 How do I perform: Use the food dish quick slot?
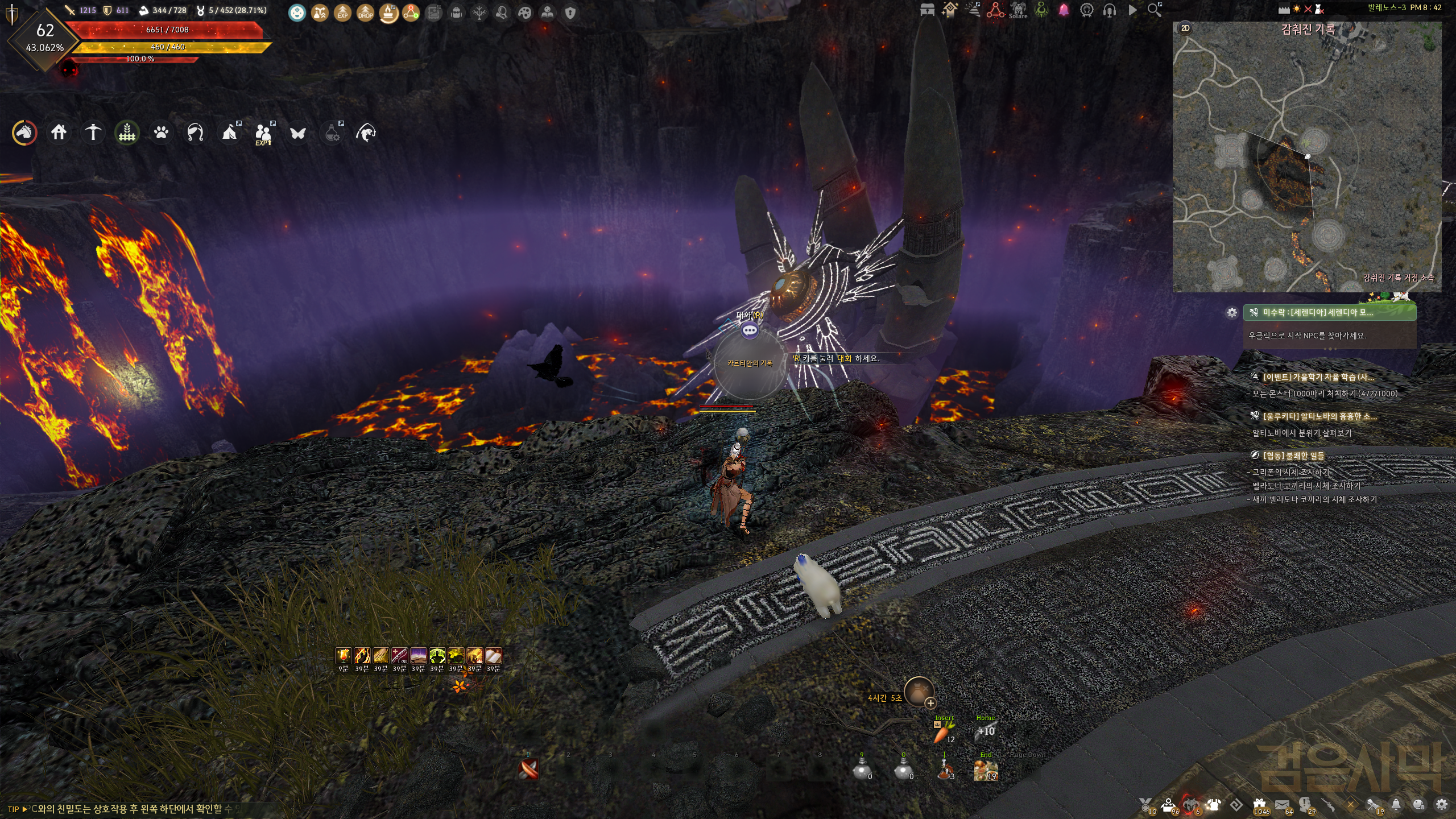tap(986, 771)
